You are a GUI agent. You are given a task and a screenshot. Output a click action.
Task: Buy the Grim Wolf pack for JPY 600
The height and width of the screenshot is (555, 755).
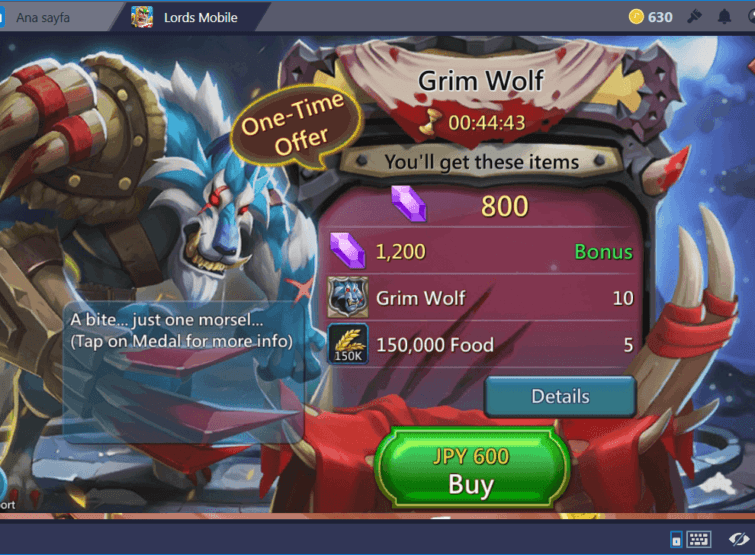coord(470,472)
